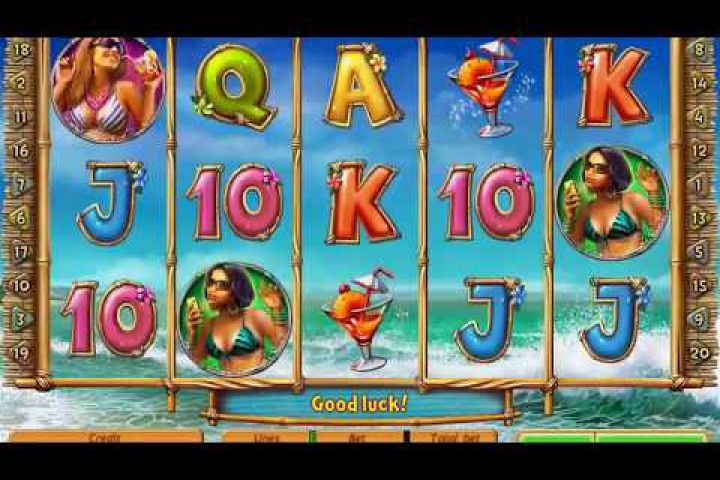Click payline marker 1
Viewport: 720px width, 480px height.
699,184
